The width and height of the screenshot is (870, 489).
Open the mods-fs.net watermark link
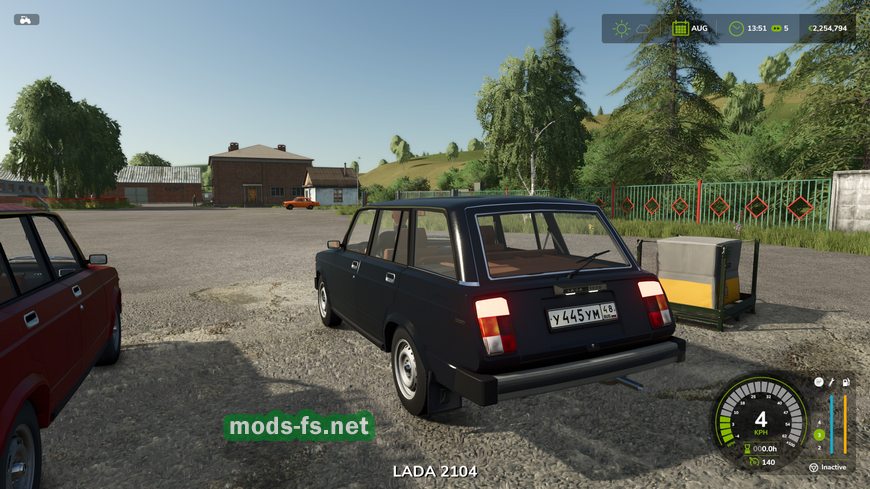click(x=299, y=427)
